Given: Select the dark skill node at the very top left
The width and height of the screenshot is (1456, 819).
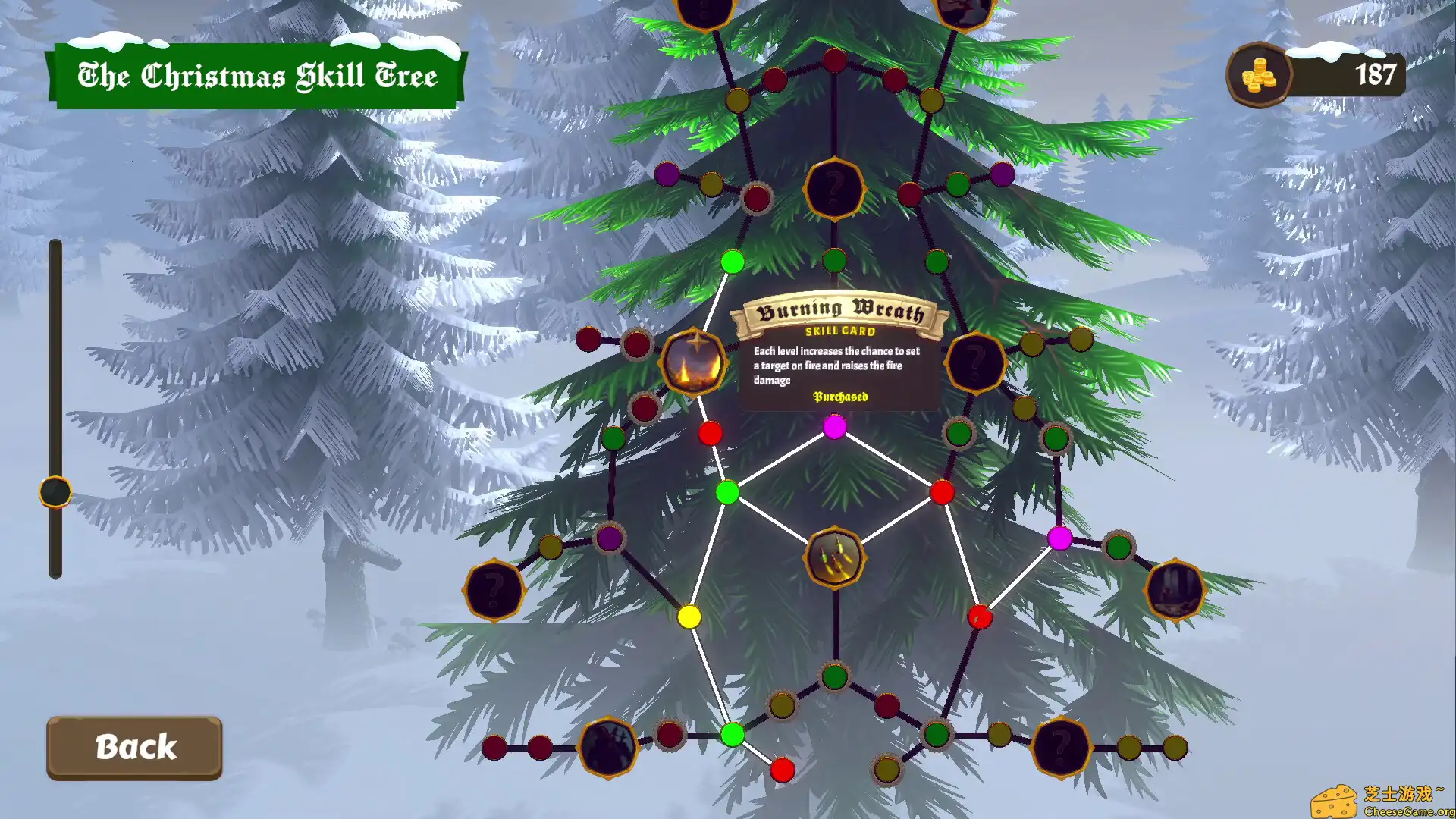Looking at the screenshot, I should 704,11.
